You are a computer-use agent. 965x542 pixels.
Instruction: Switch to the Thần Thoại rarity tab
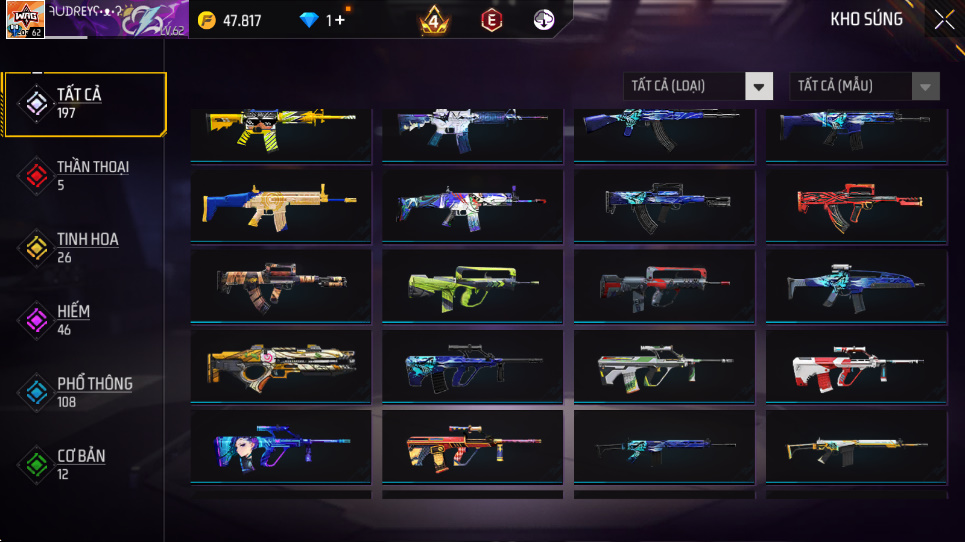pyautogui.click(x=84, y=175)
